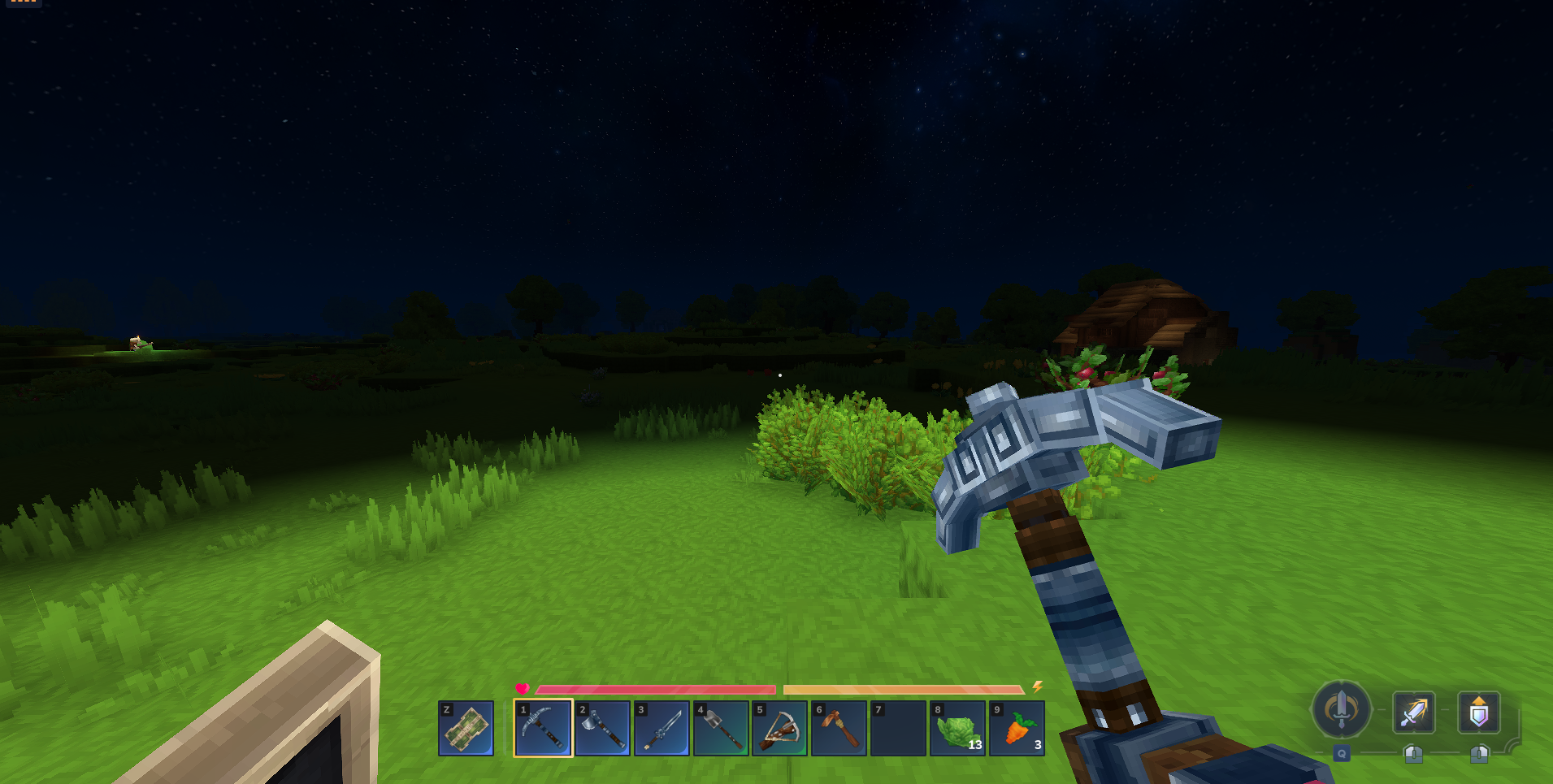Choose the shovel hotbar slot
1553x784 pixels.
point(721,728)
